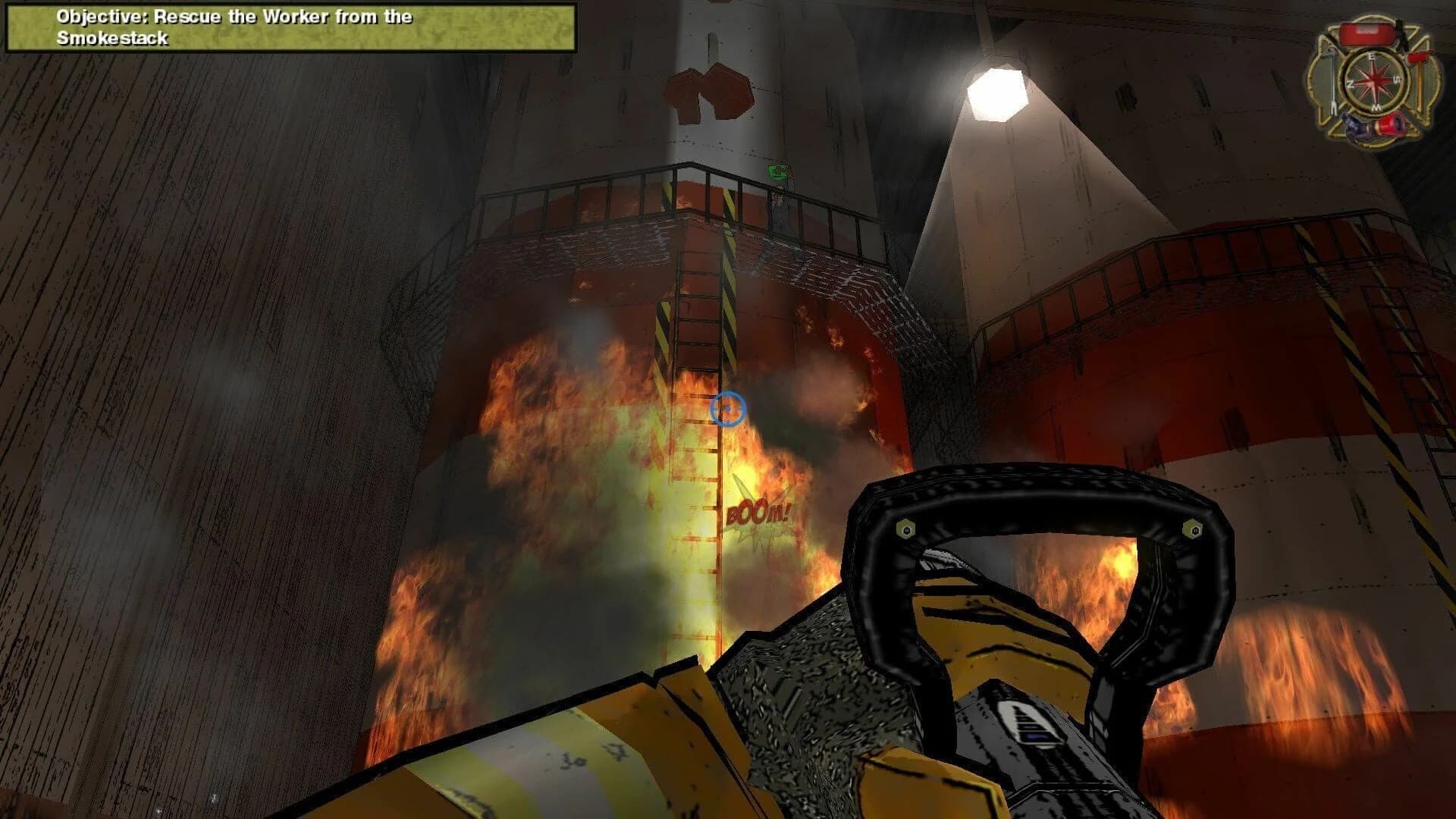Toggle the E direction letter on the compass
The height and width of the screenshot is (819, 1456).
(x=1373, y=56)
